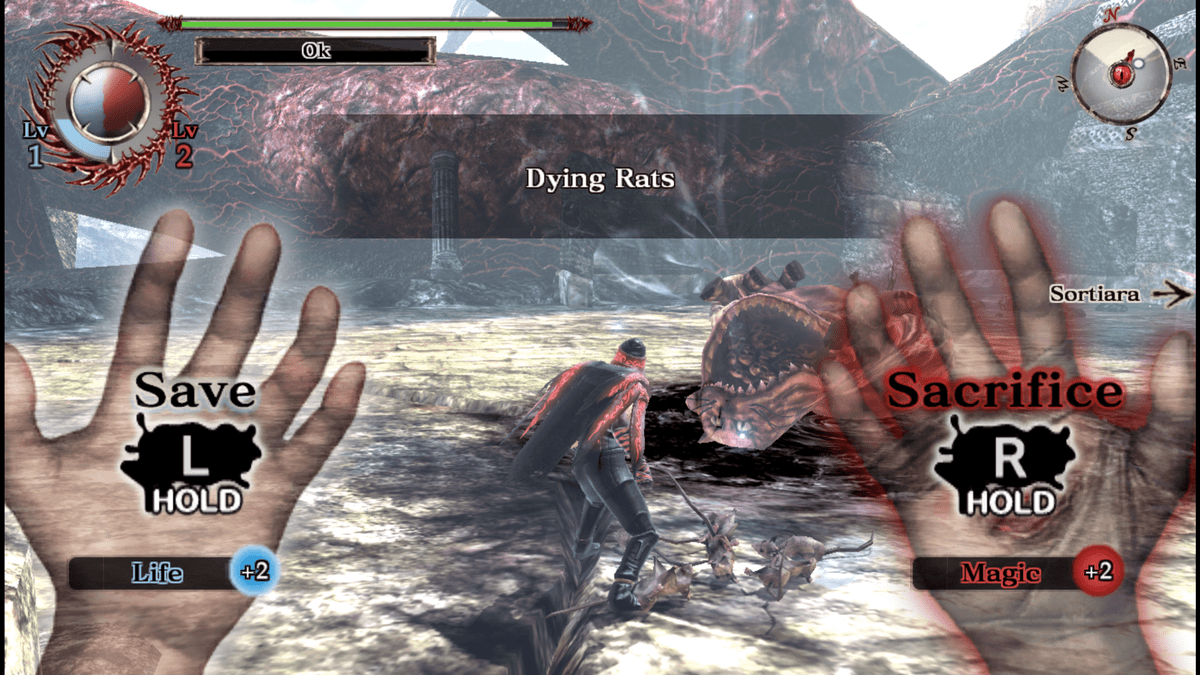Open the compass minimap

1121,72
